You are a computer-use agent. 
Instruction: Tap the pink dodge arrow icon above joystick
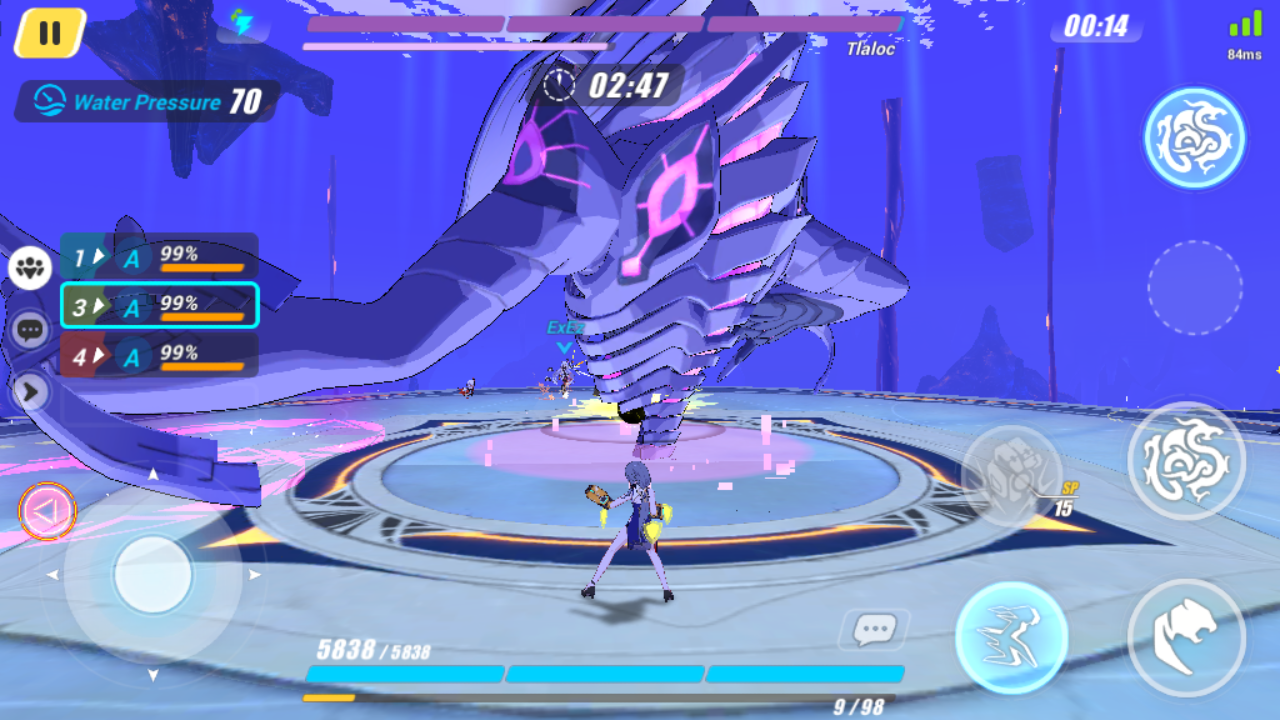(46, 510)
